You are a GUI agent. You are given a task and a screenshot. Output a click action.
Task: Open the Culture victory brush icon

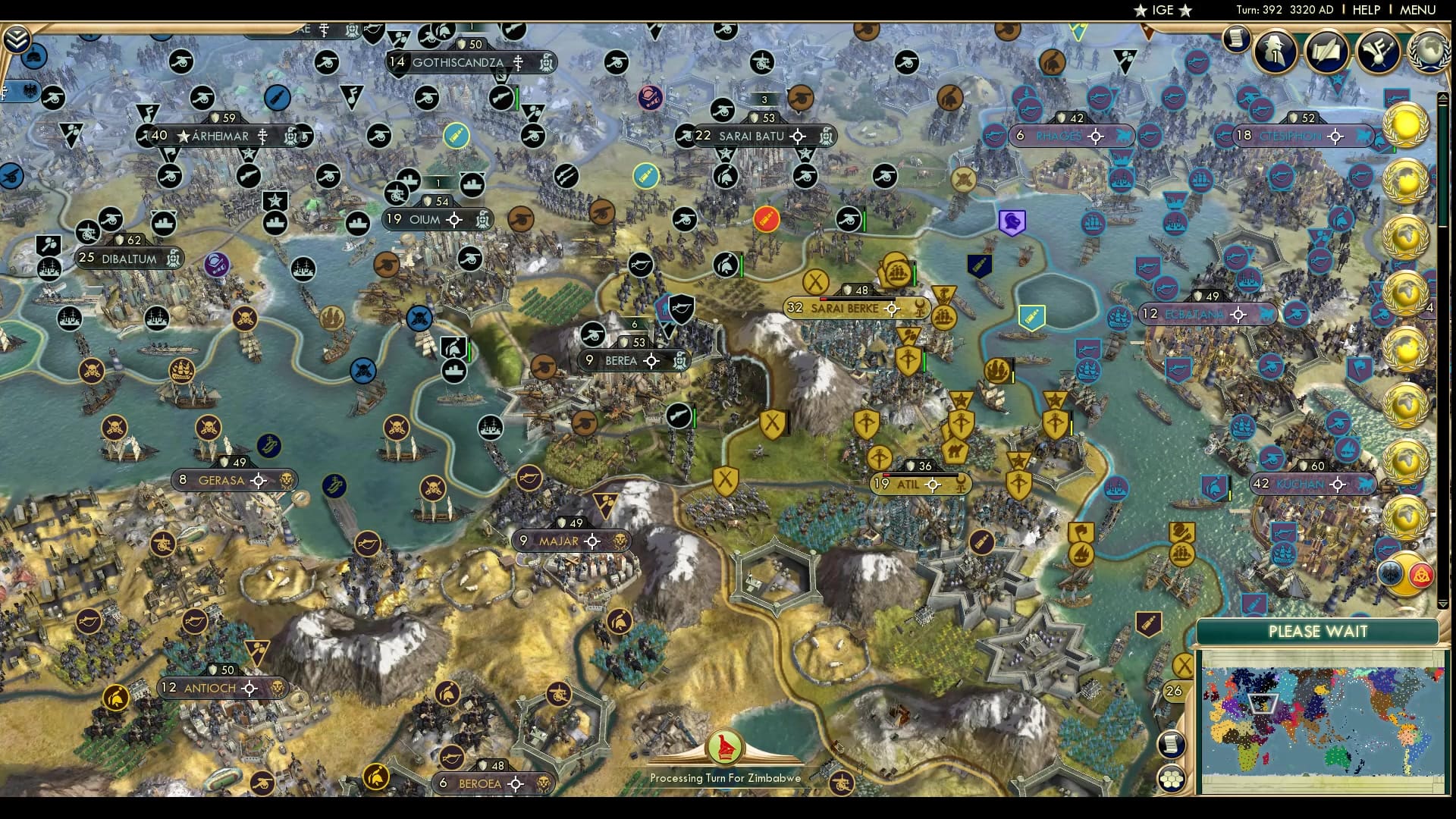(x=1378, y=52)
